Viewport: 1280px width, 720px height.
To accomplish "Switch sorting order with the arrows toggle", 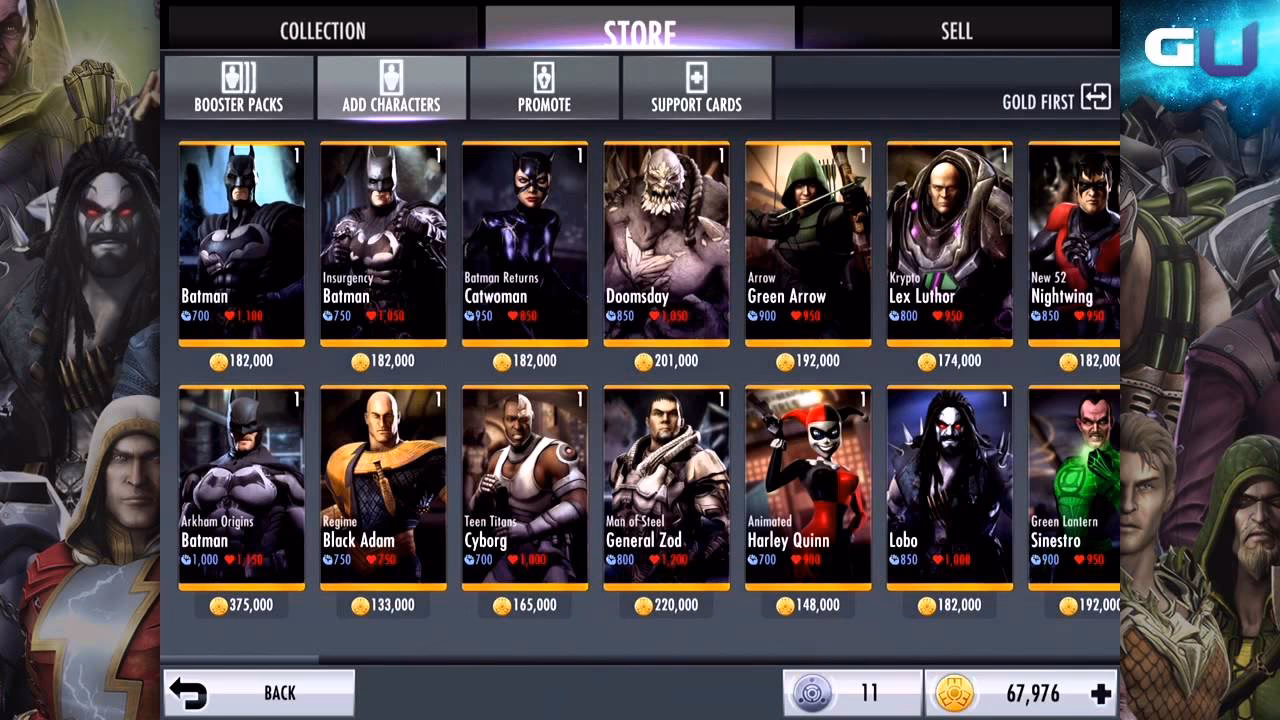I will tap(1096, 99).
